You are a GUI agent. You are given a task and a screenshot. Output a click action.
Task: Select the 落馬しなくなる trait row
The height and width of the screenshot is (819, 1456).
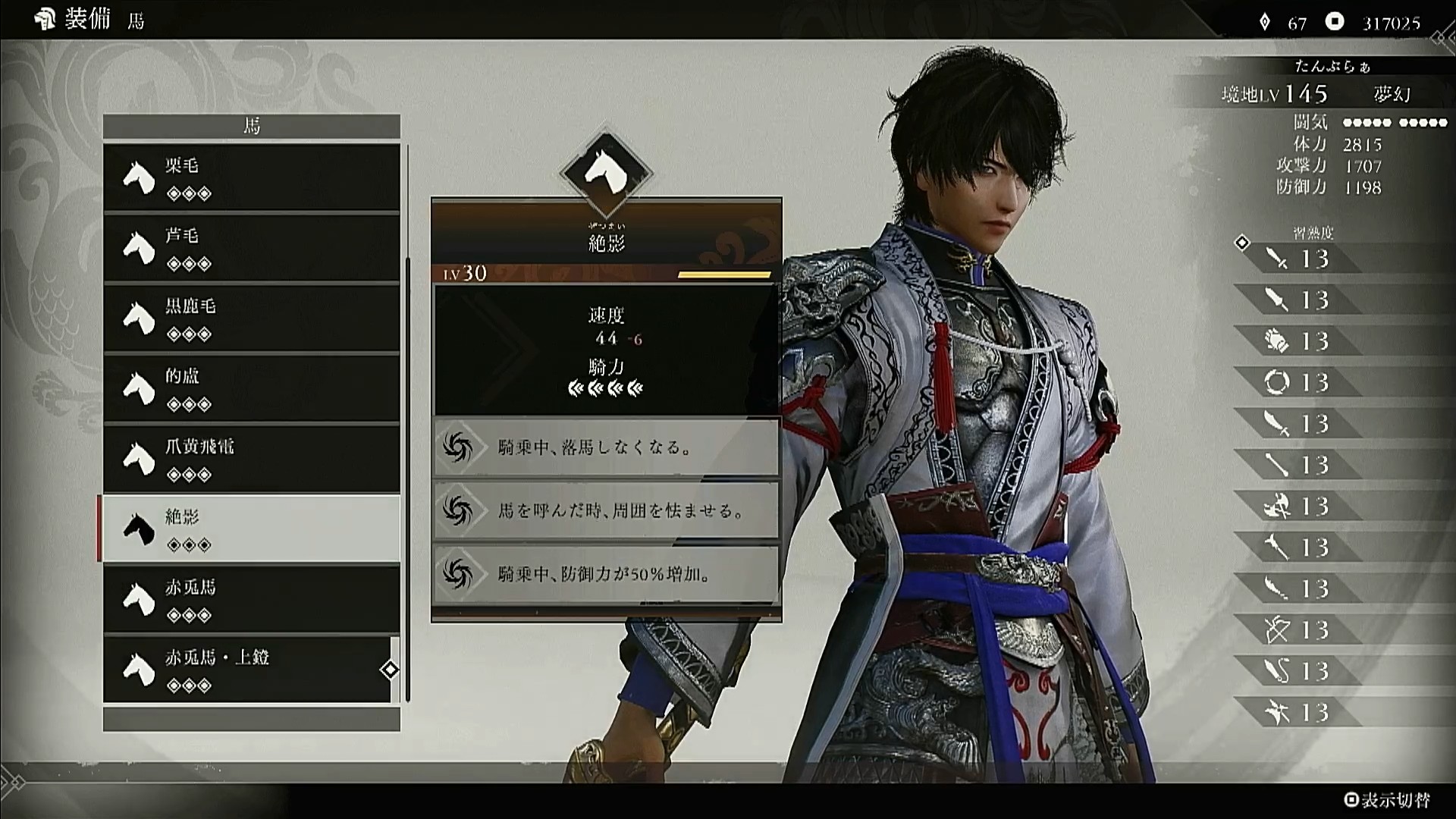point(606,447)
